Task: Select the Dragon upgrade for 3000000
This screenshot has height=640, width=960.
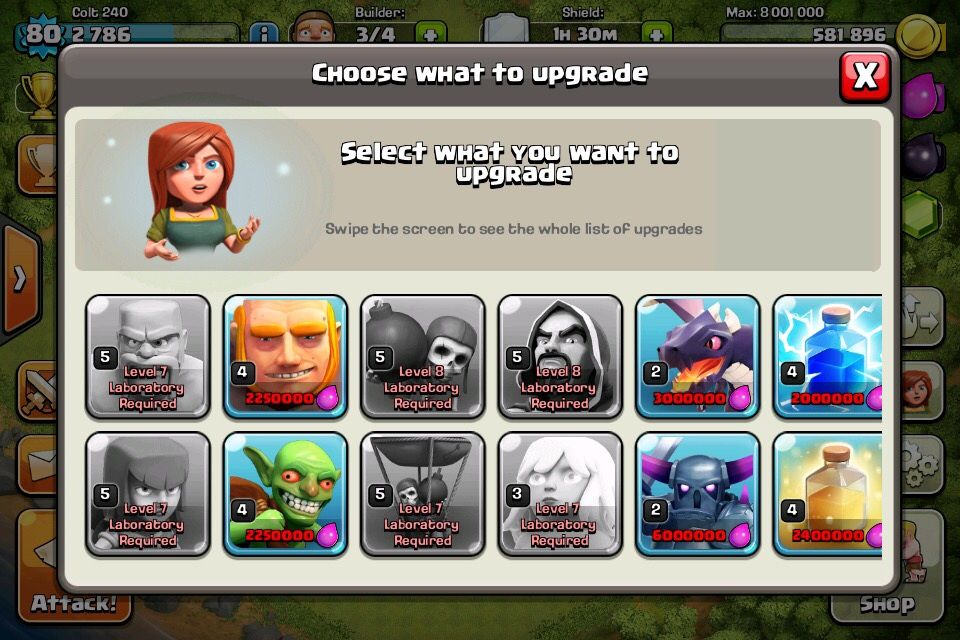Action: (x=697, y=356)
